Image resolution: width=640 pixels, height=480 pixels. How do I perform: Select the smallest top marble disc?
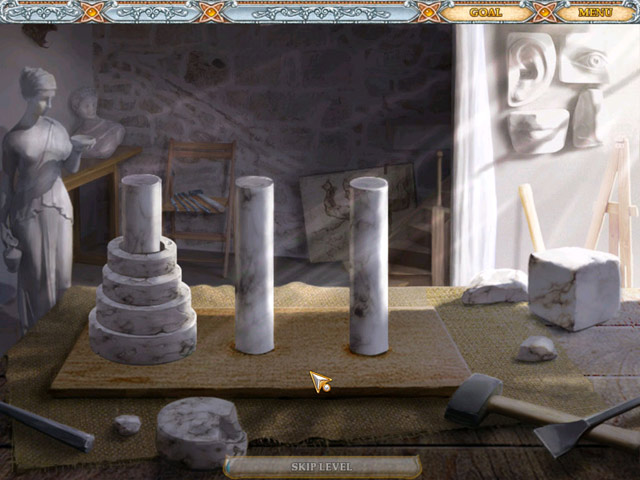(141, 245)
